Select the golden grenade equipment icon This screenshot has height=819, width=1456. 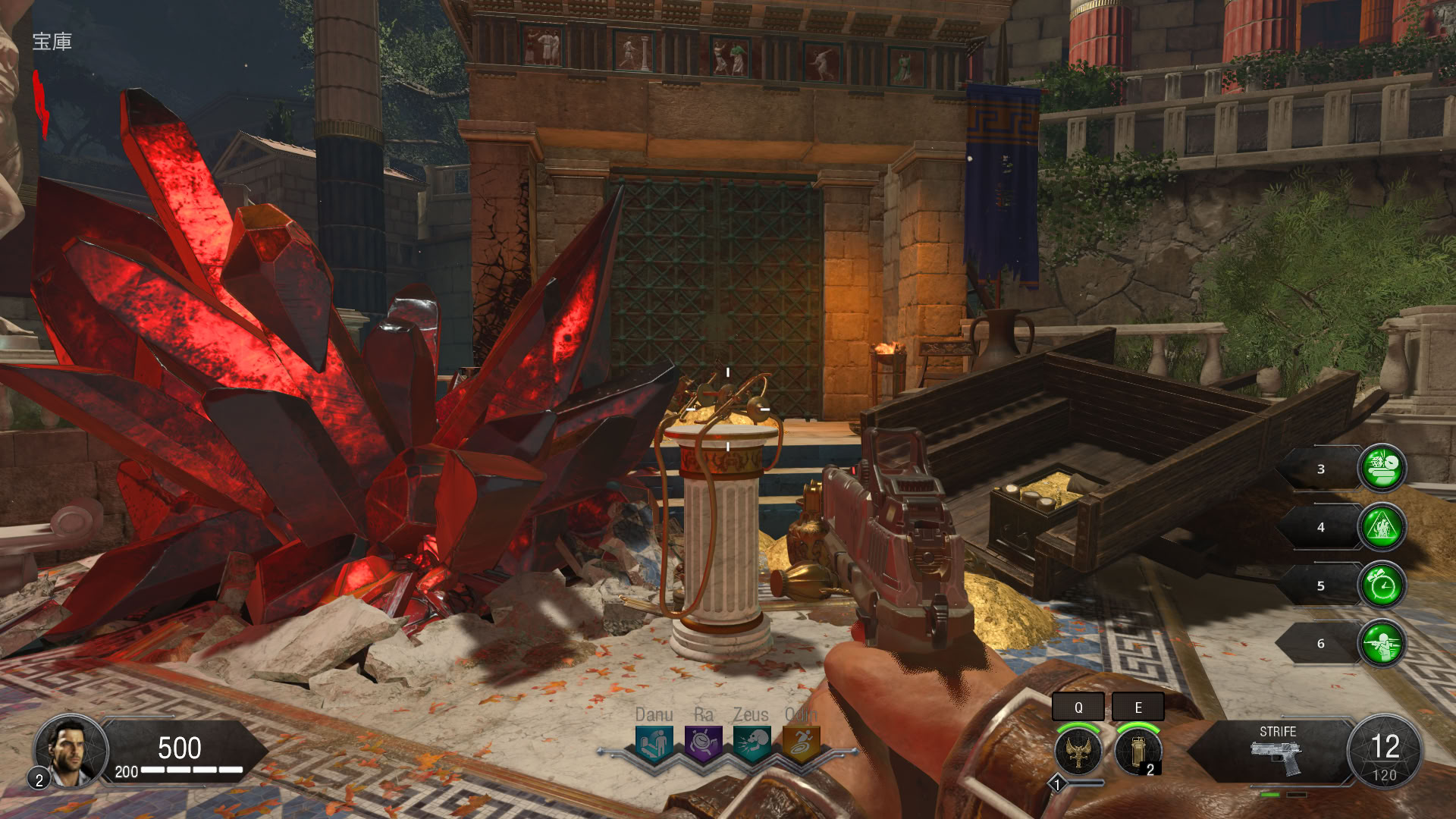1137,750
